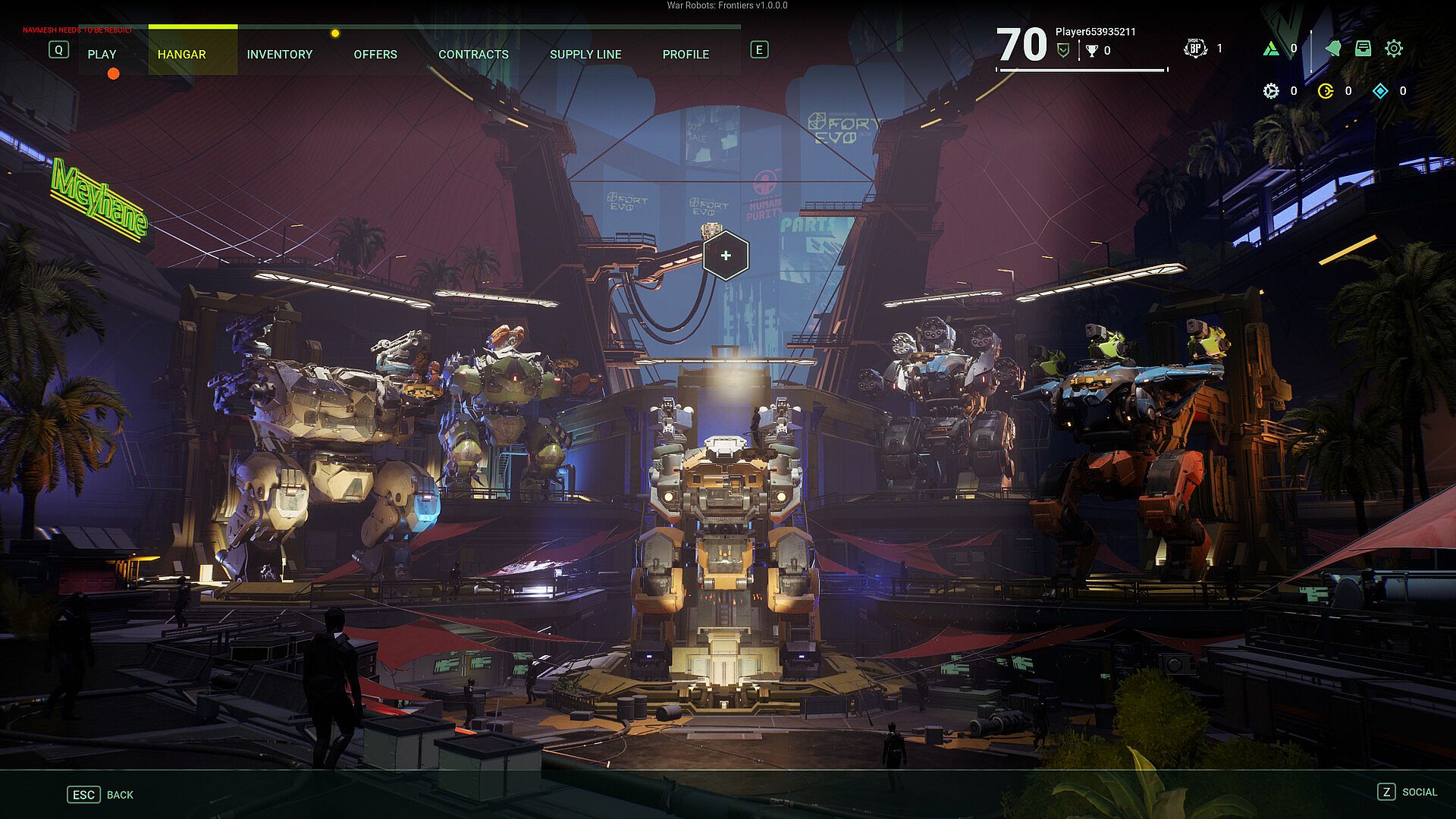
Task: View the Profile tab
Action: click(686, 55)
